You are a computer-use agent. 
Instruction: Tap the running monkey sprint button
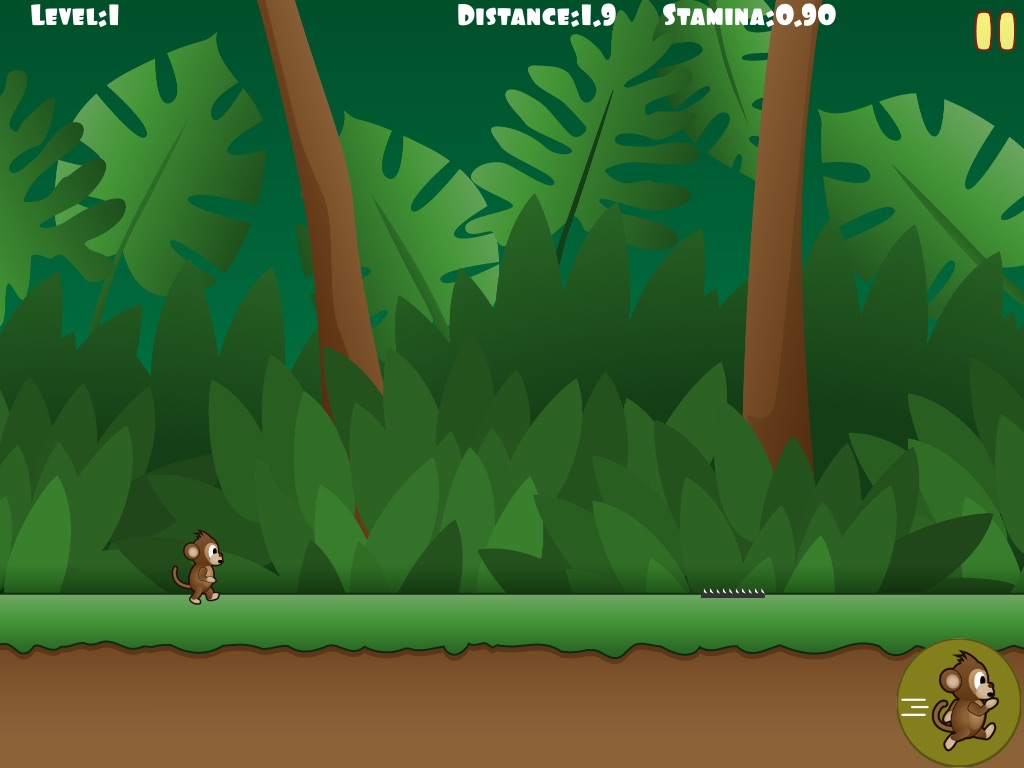[958, 702]
